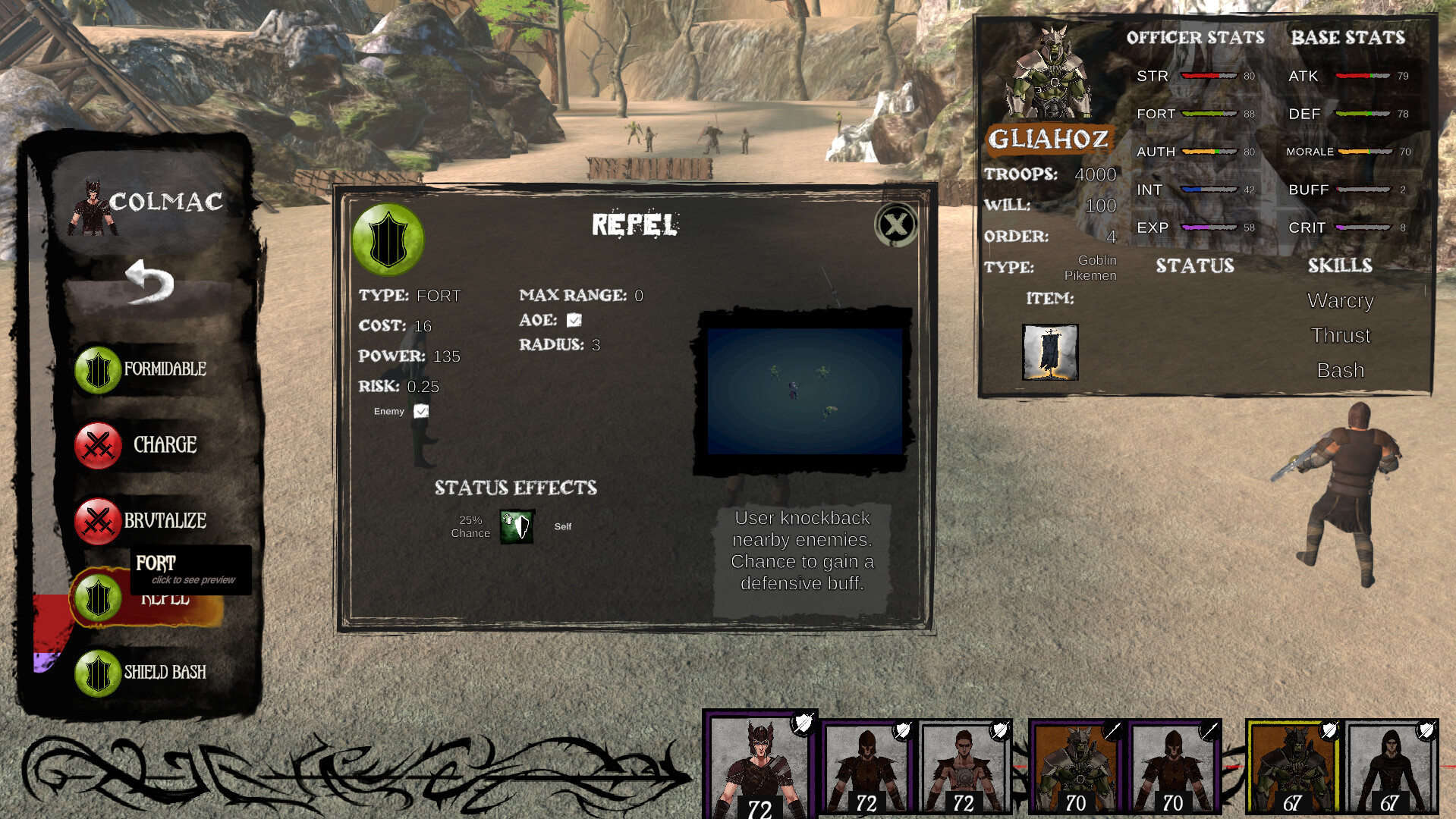Image resolution: width=1456 pixels, height=819 pixels.
Task: Select the Charge skill icon
Action: (x=97, y=446)
